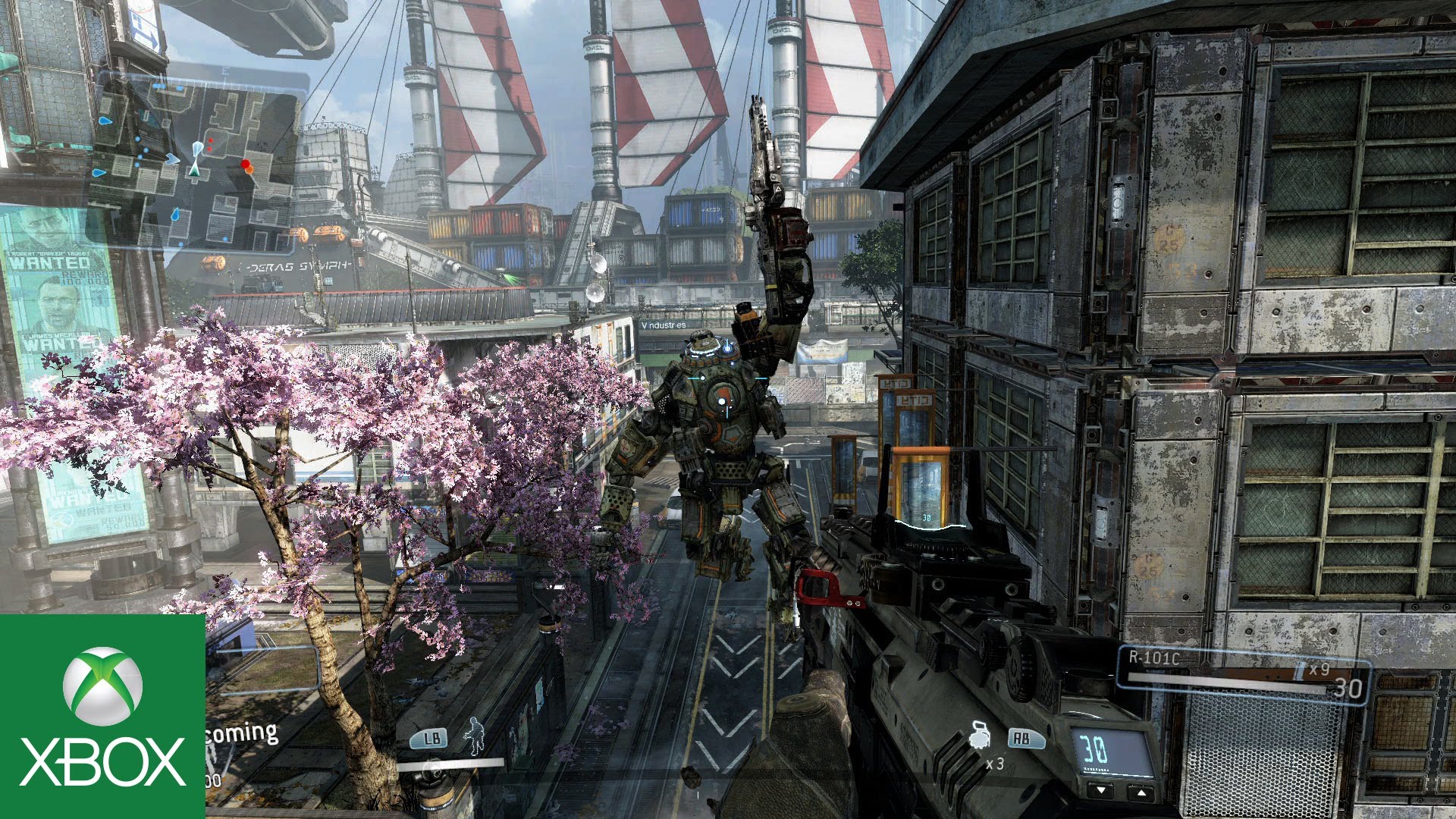Click the minimap panel
The width and height of the screenshot is (1456, 819).
coord(196,163)
